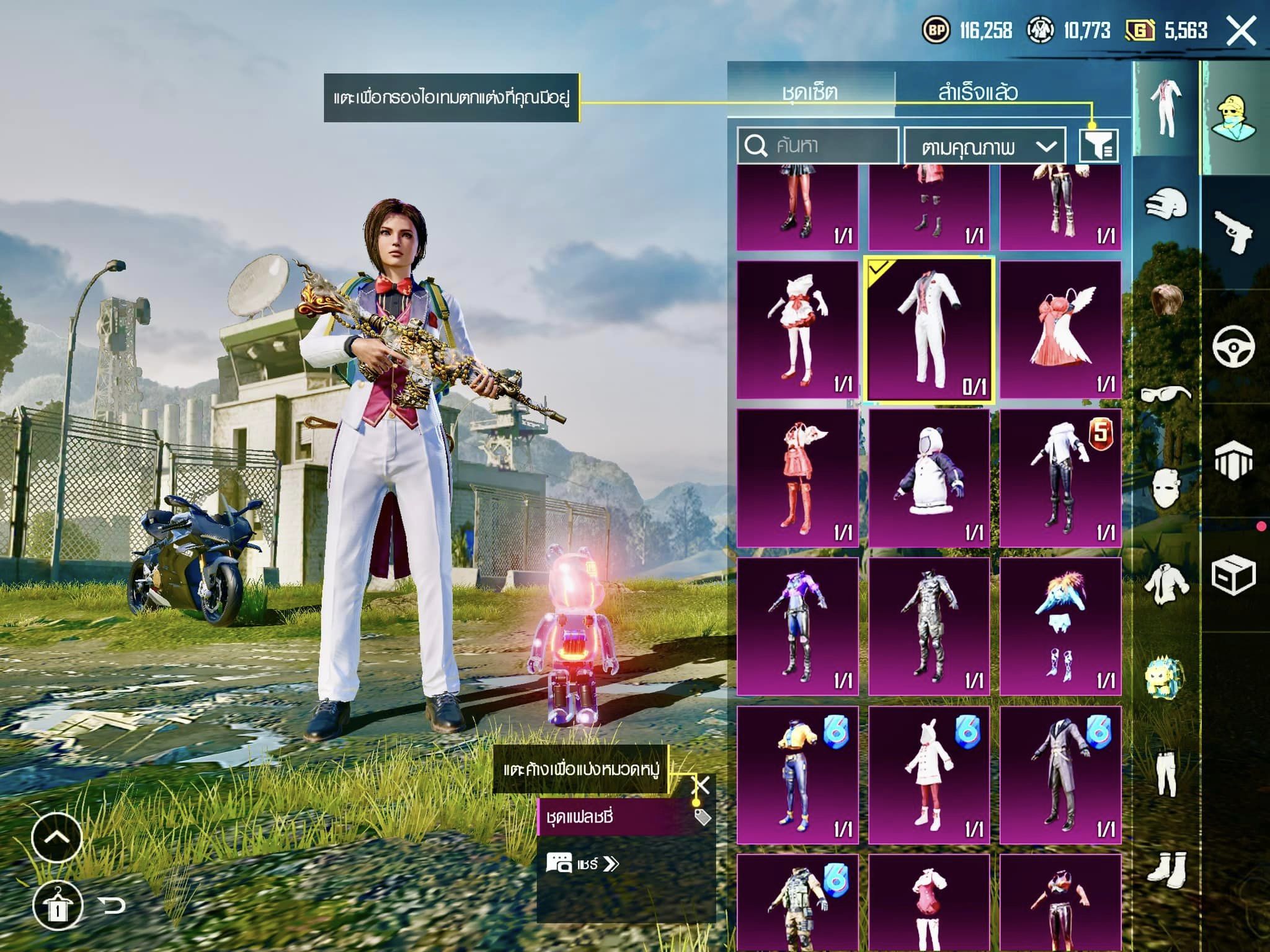Choose the red dress with angel wings
The image size is (1270, 952).
pyautogui.click(x=1060, y=330)
